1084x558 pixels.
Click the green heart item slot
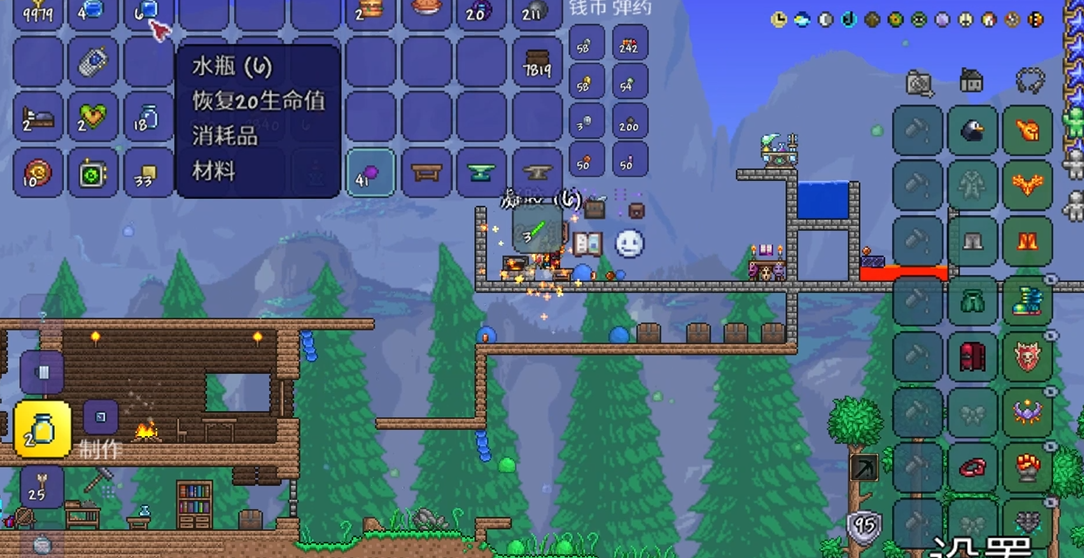click(93, 118)
